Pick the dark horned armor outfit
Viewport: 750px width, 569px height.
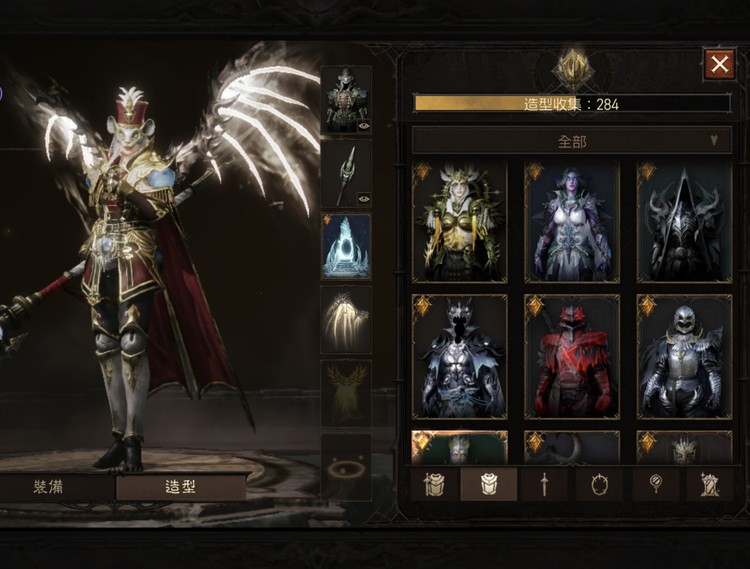(x=684, y=222)
